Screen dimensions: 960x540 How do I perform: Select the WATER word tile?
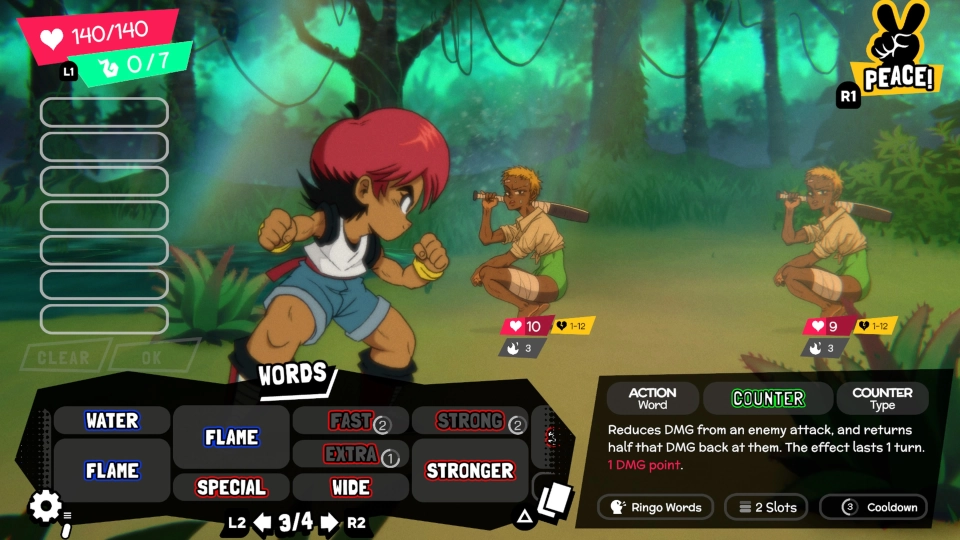click(112, 421)
